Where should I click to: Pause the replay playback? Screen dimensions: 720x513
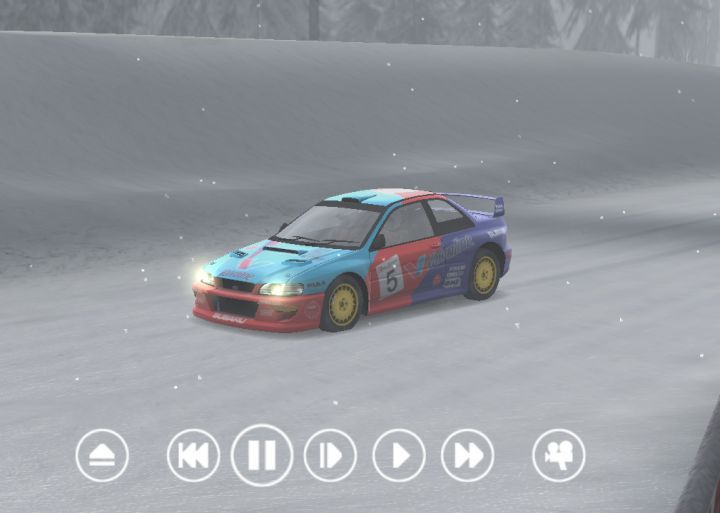coord(262,456)
